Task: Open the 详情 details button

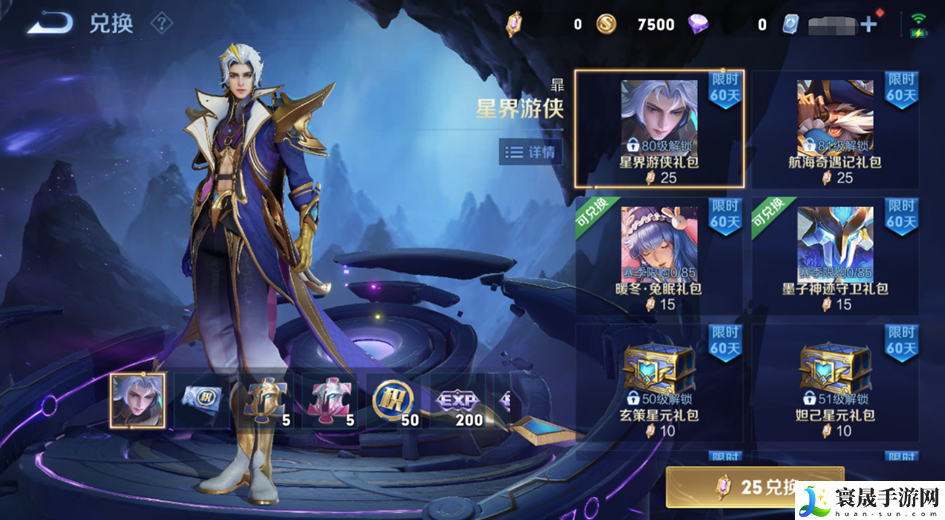Action: [531, 152]
